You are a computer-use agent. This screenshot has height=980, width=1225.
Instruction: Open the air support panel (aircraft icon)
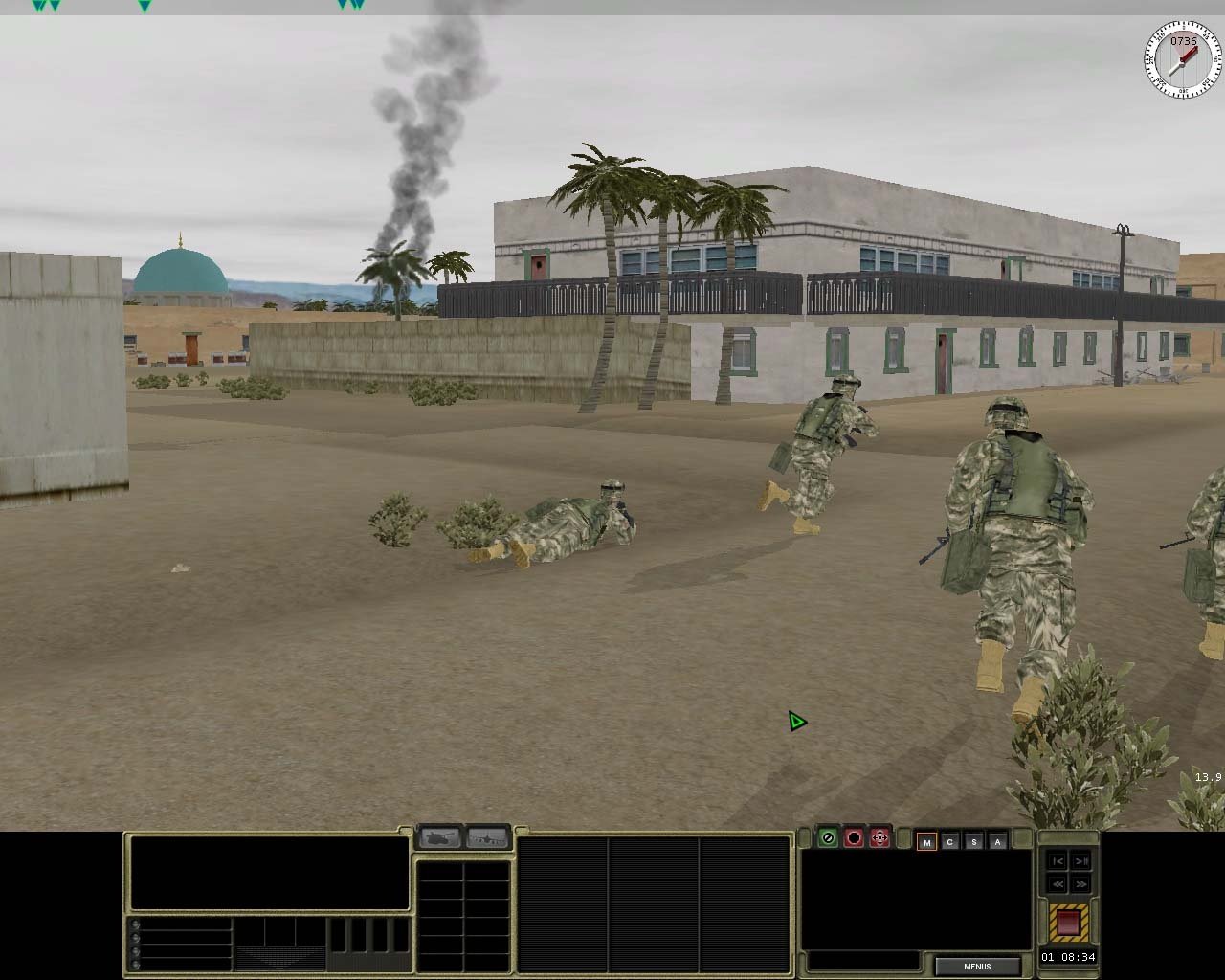point(487,836)
